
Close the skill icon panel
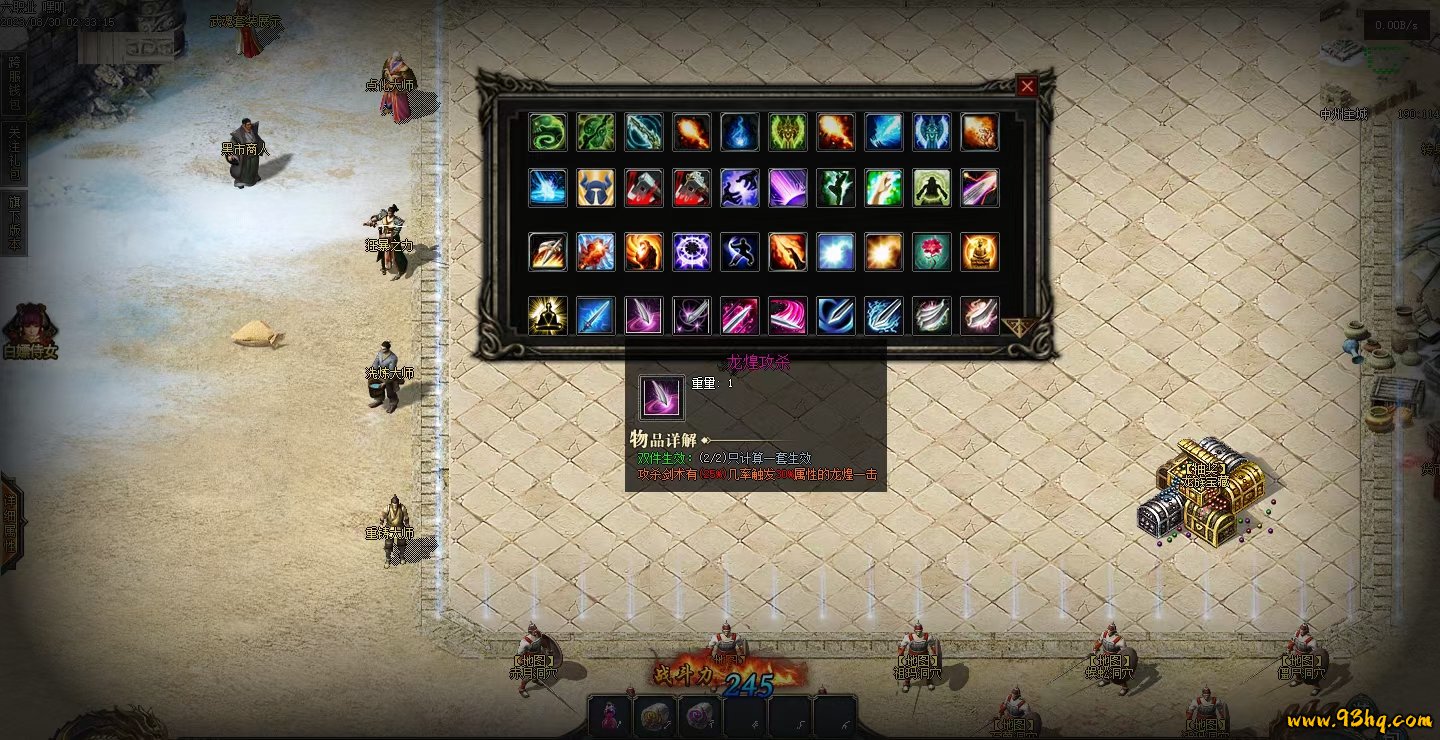[x=1027, y=87]
